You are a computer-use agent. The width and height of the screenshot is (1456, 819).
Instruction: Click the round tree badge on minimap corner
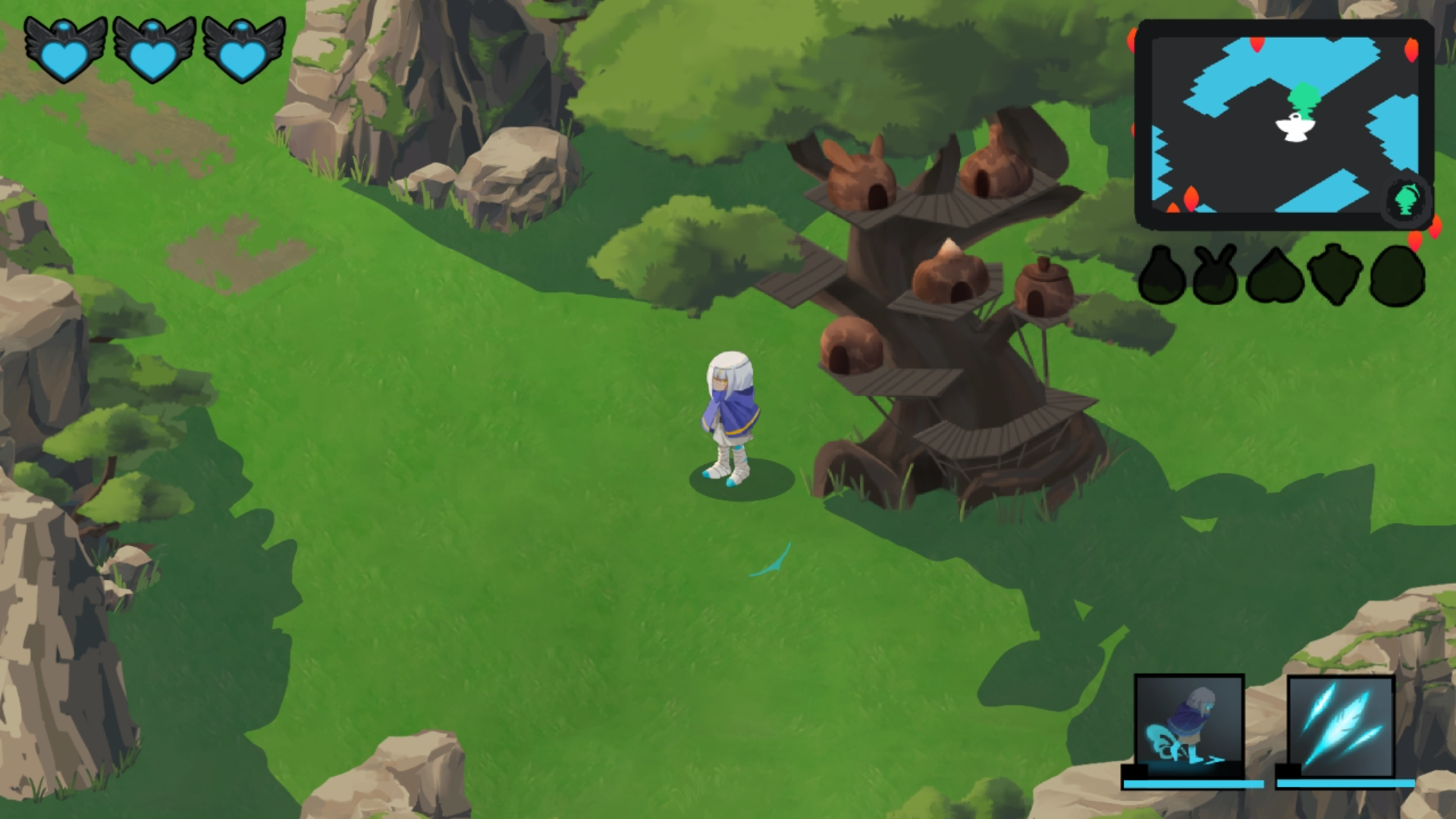[1407, 199]
